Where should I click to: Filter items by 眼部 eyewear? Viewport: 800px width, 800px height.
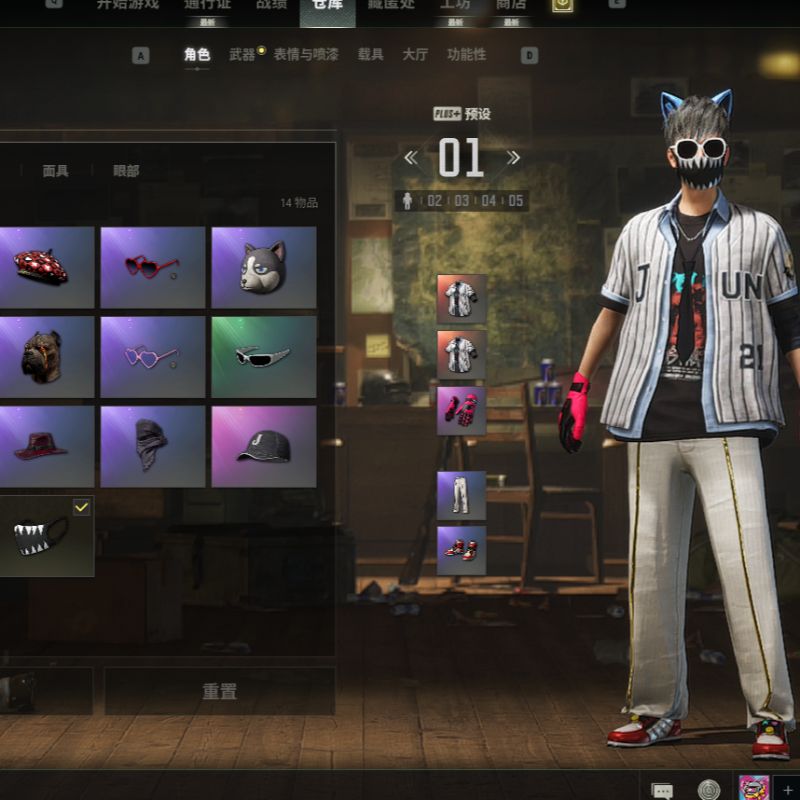tap(126, 171)
